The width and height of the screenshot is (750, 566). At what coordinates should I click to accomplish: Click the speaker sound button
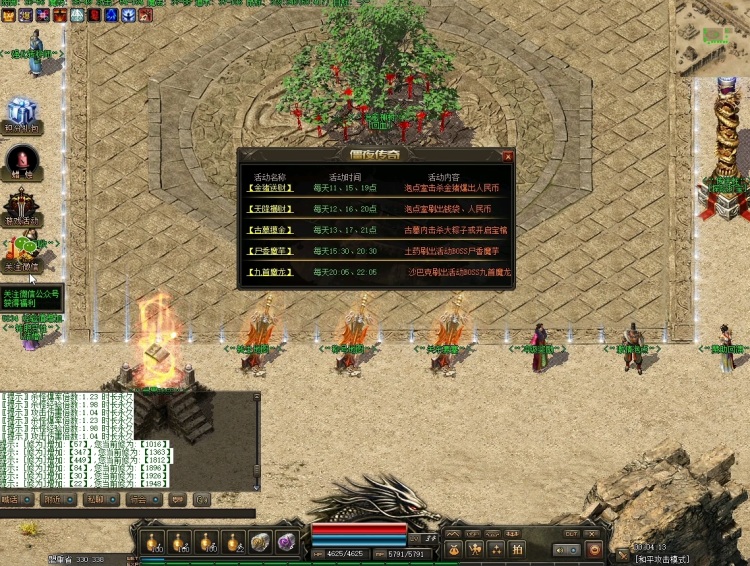coord(561,549)
